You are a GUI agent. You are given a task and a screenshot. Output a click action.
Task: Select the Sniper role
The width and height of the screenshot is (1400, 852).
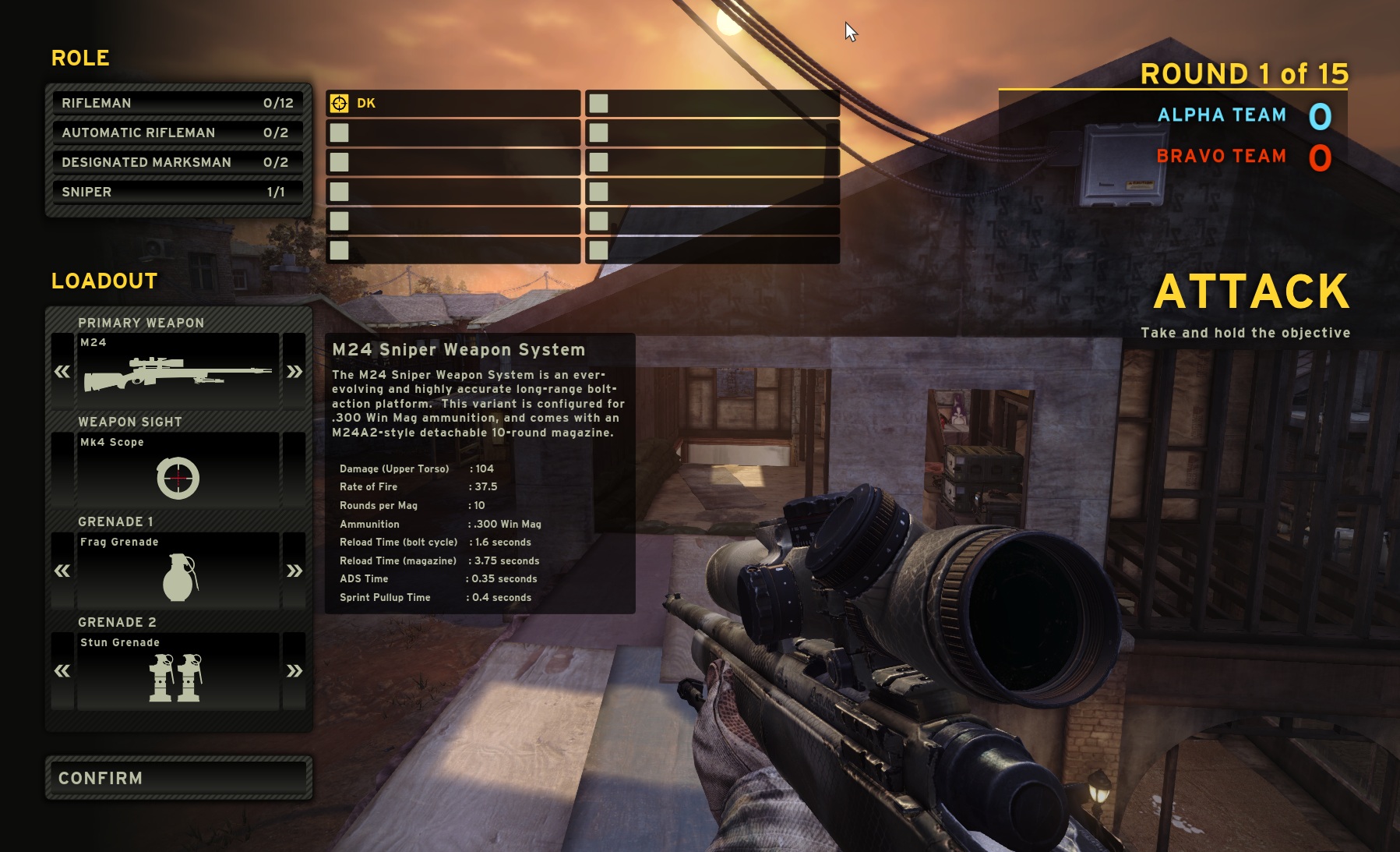pos(178,192)
